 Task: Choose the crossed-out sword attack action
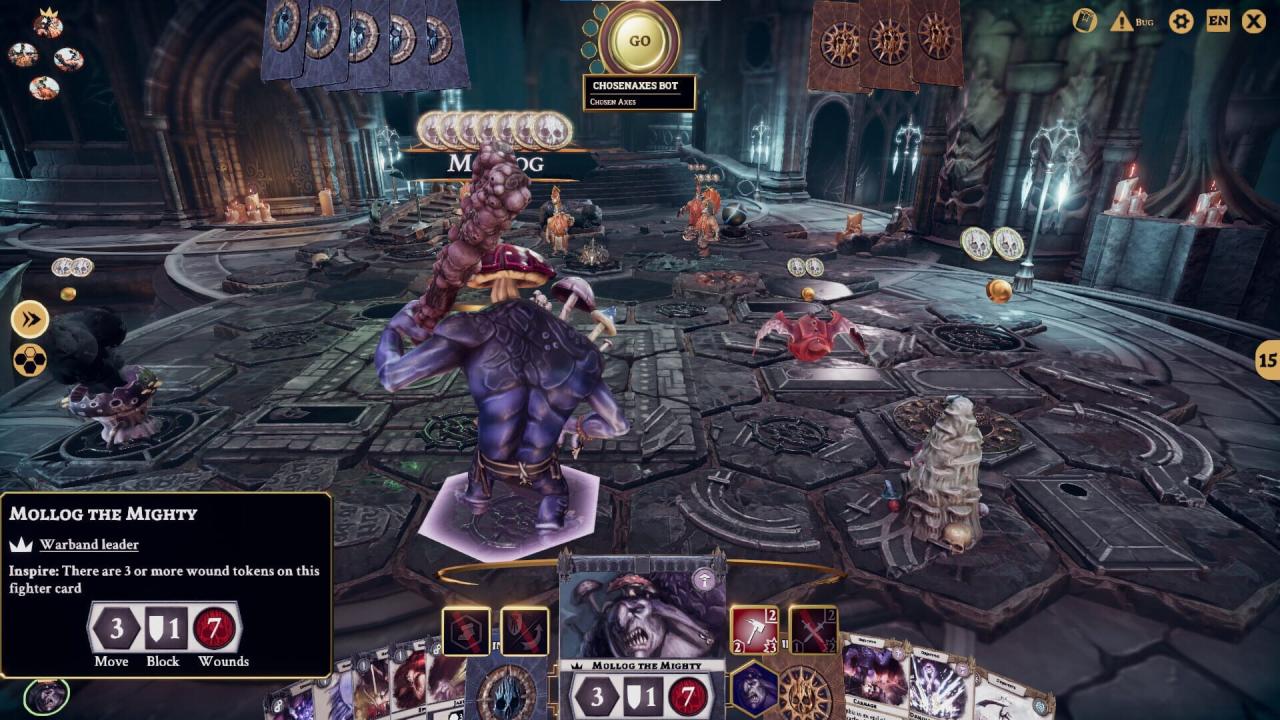click(813, 632)
